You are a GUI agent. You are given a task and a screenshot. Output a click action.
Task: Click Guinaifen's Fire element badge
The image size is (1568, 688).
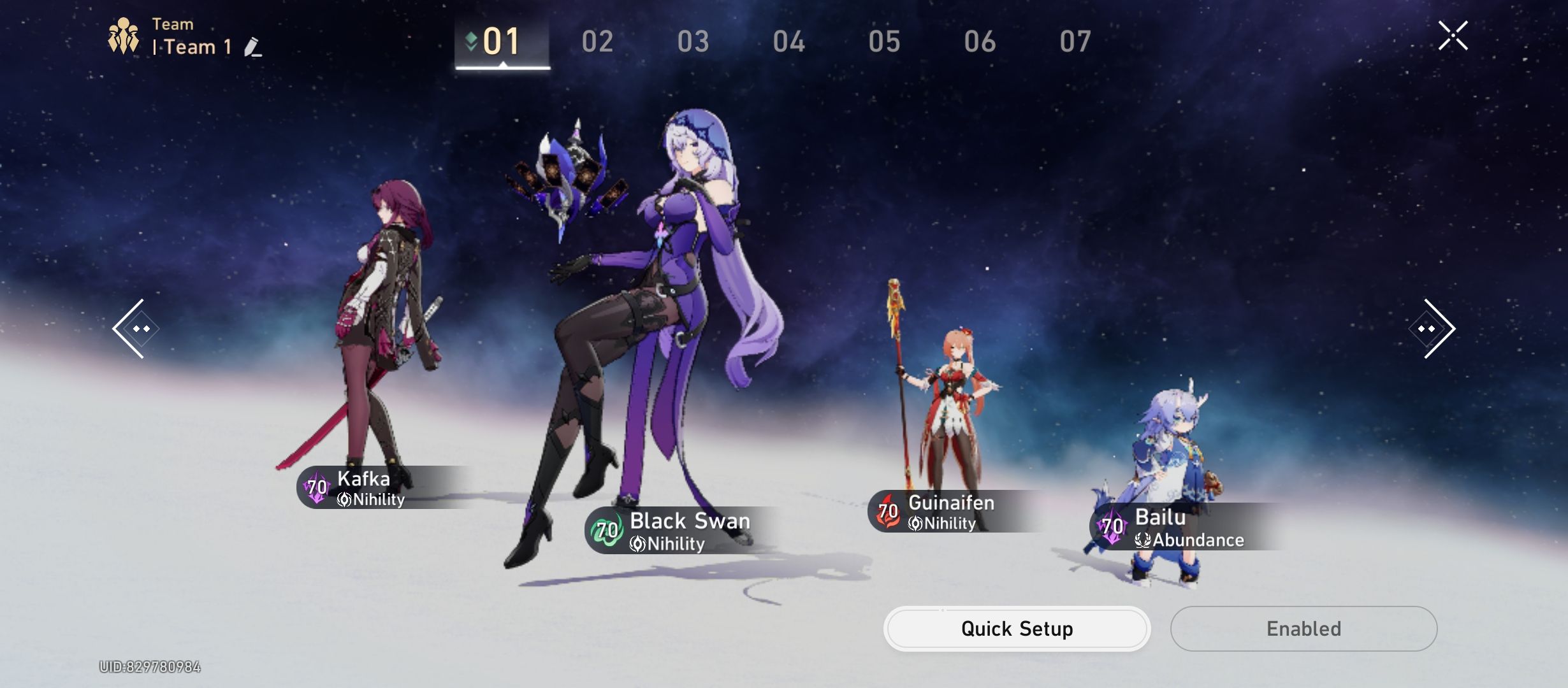[886, 511]
